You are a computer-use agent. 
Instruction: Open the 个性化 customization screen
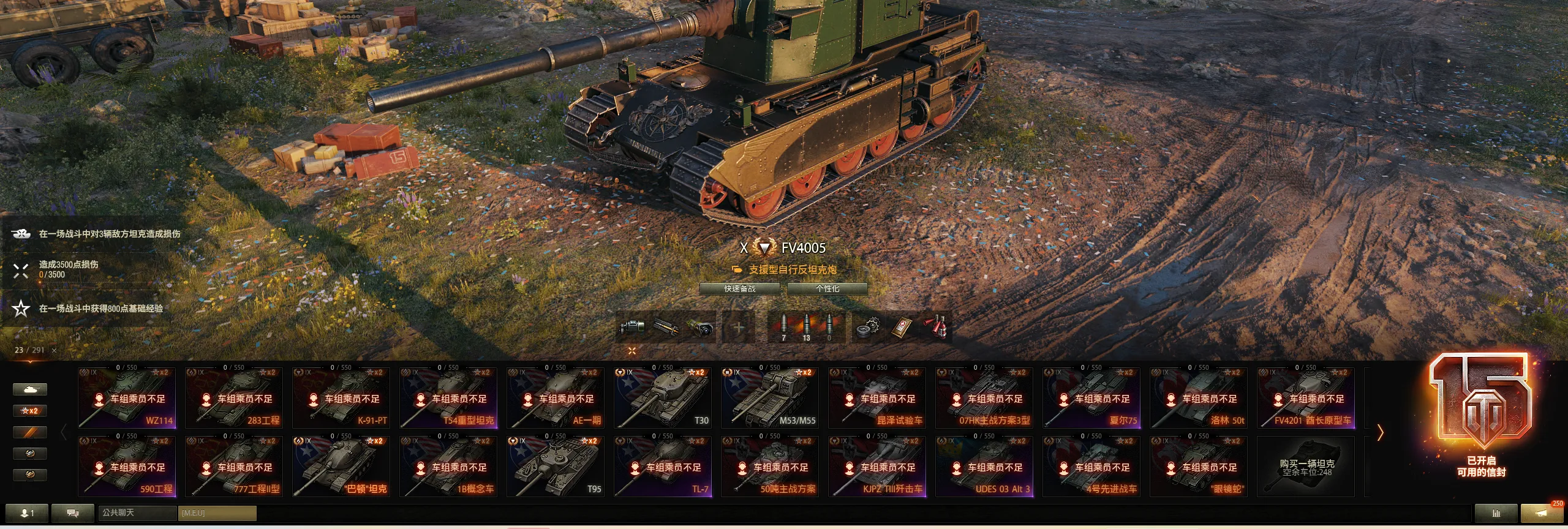[x=827, y=288]
